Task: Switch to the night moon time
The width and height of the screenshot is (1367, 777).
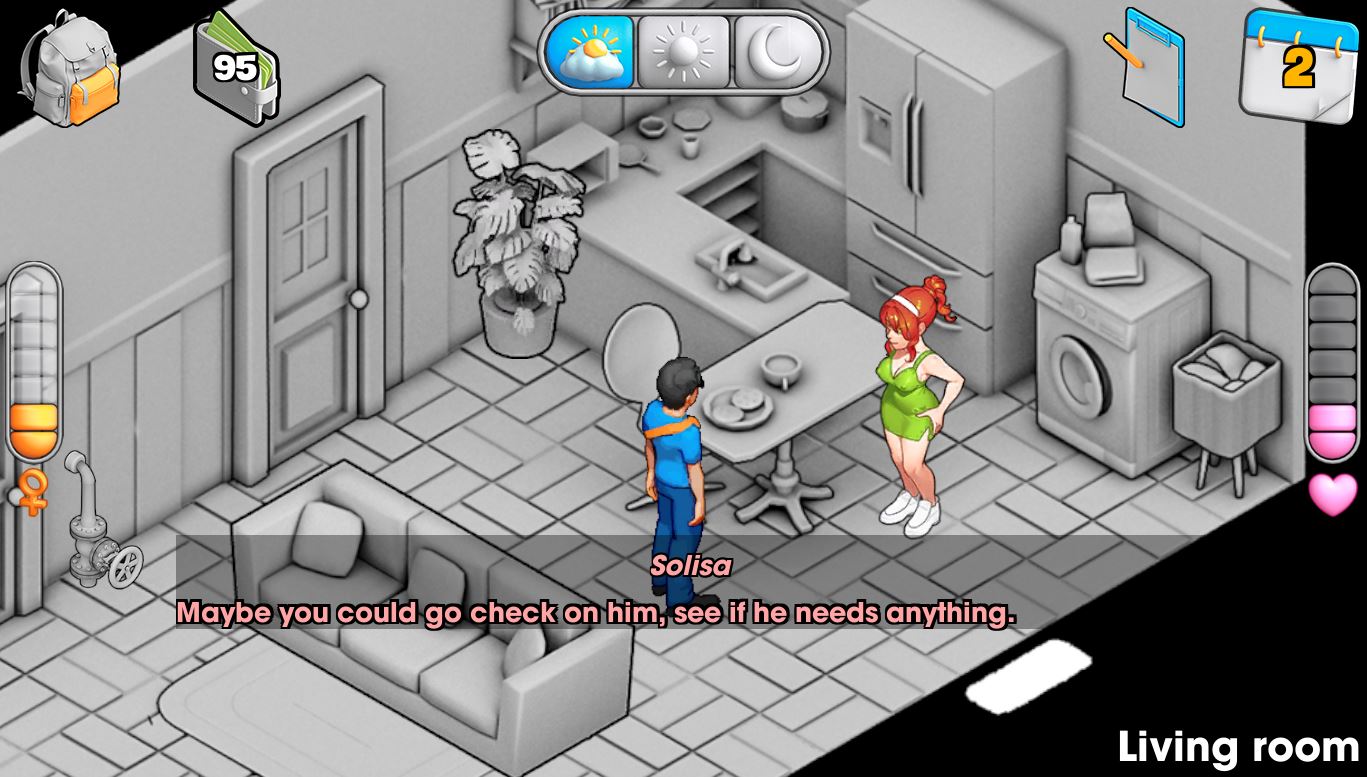Action: 779,53
